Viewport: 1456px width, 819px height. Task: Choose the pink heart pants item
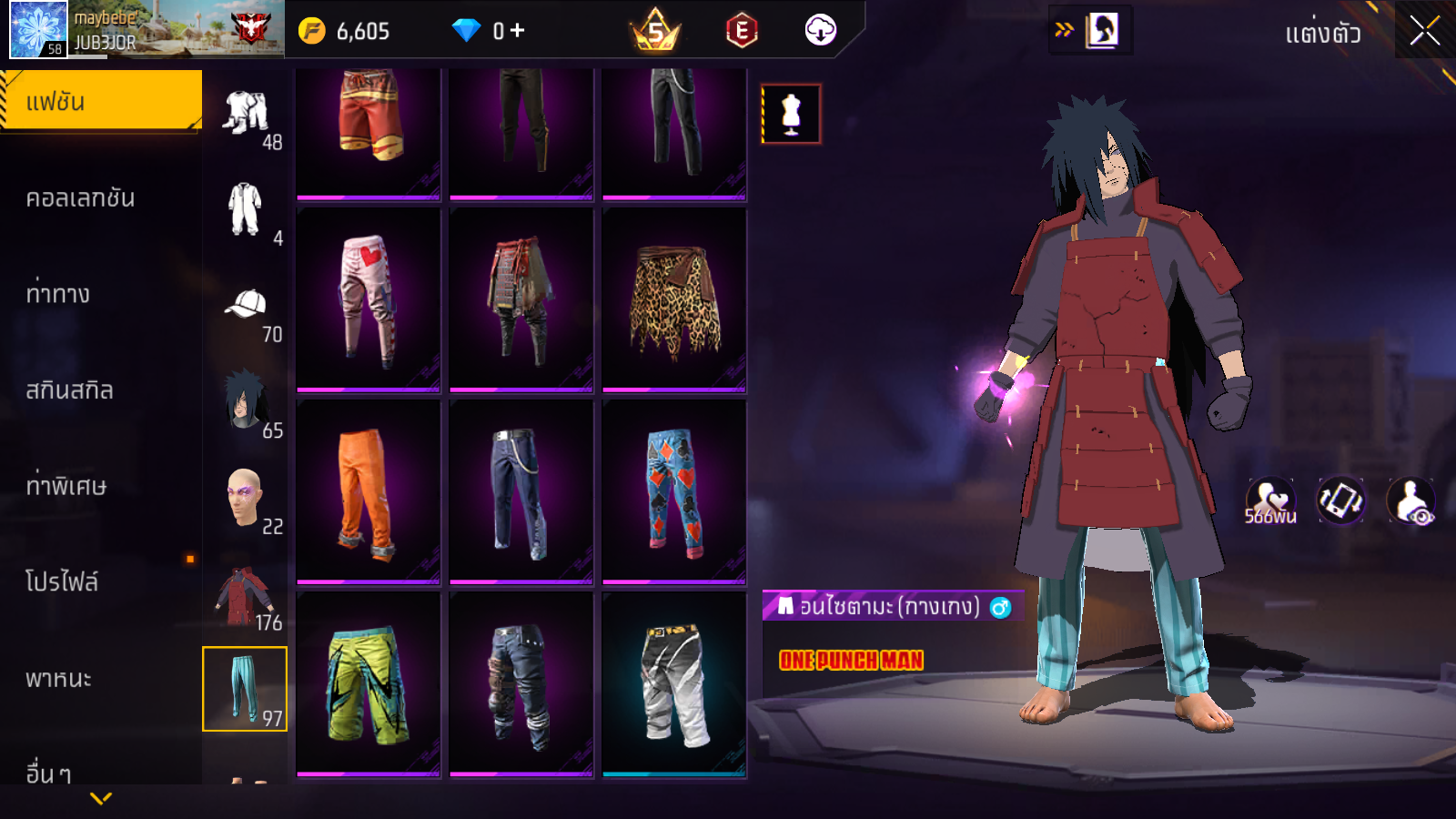coord(369,301)
